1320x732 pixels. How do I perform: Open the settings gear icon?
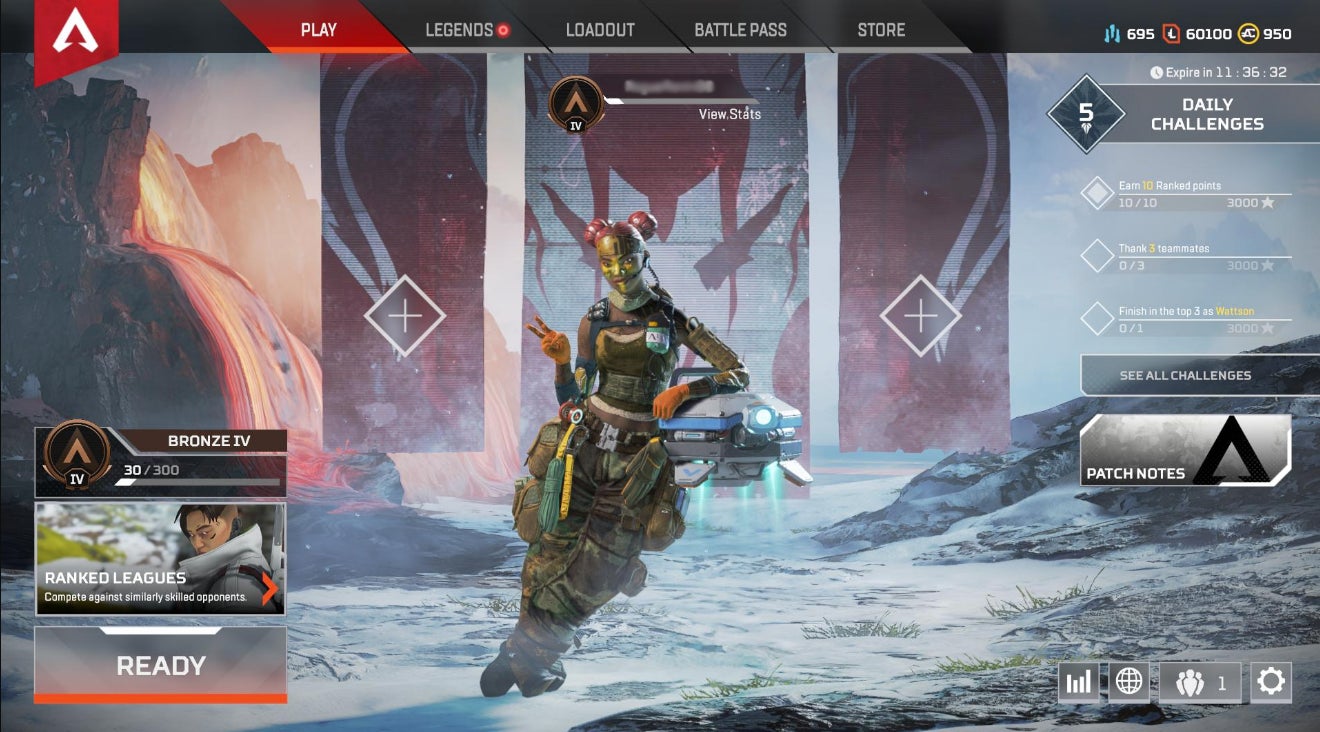(x=1270, y=682)
